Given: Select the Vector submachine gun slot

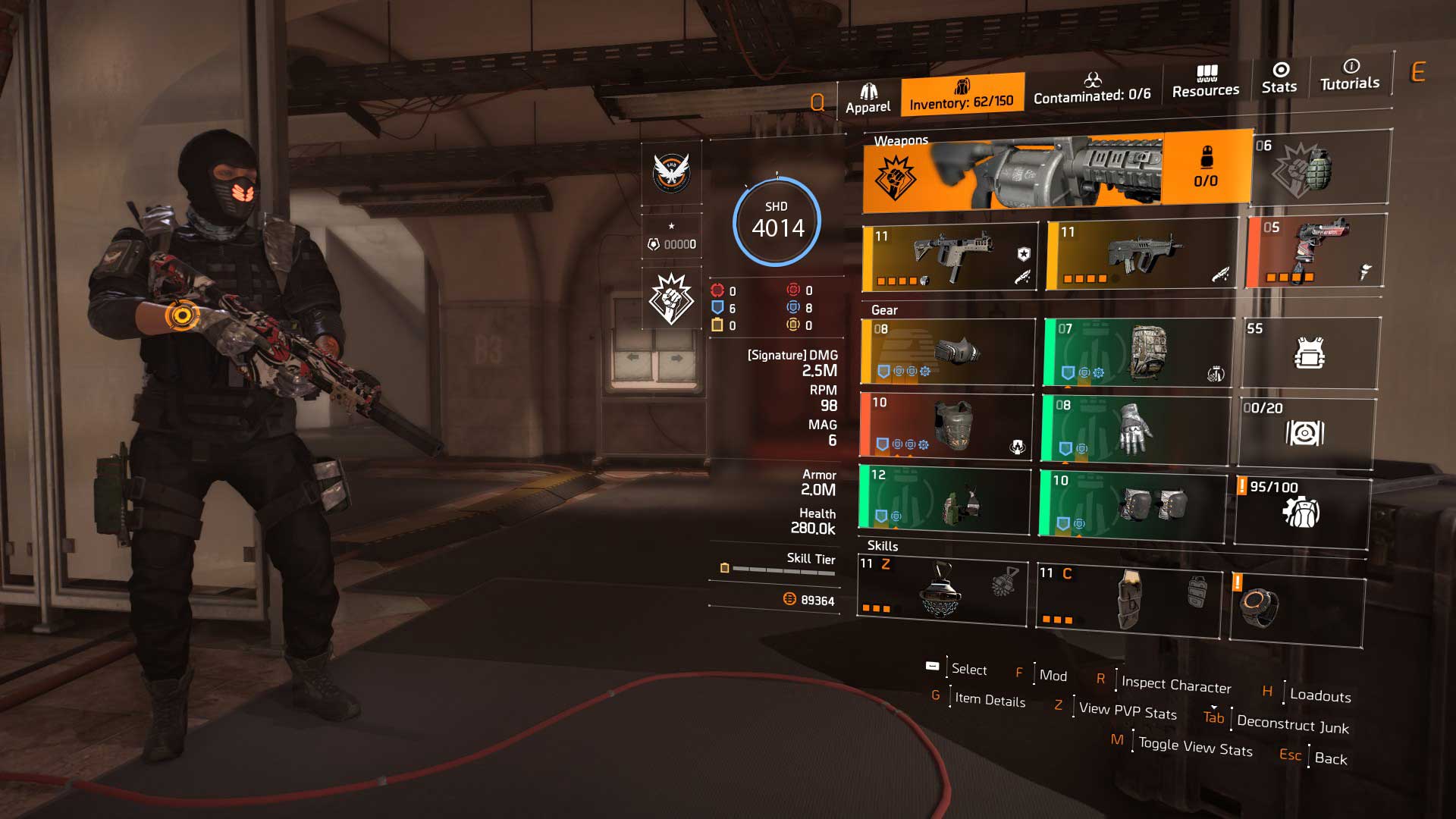Looking at the screenshot, I should pyautogui.click(x=950, y=258).
